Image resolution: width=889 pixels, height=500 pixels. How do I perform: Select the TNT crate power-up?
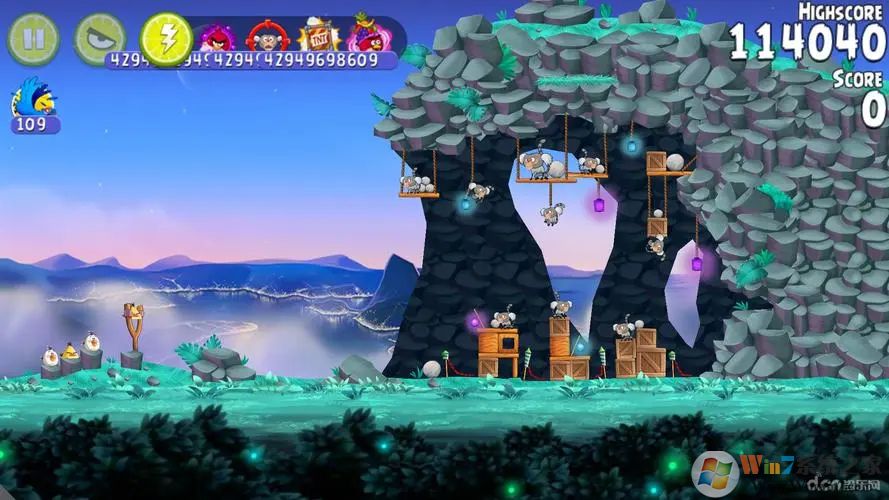tap(319, 37)
